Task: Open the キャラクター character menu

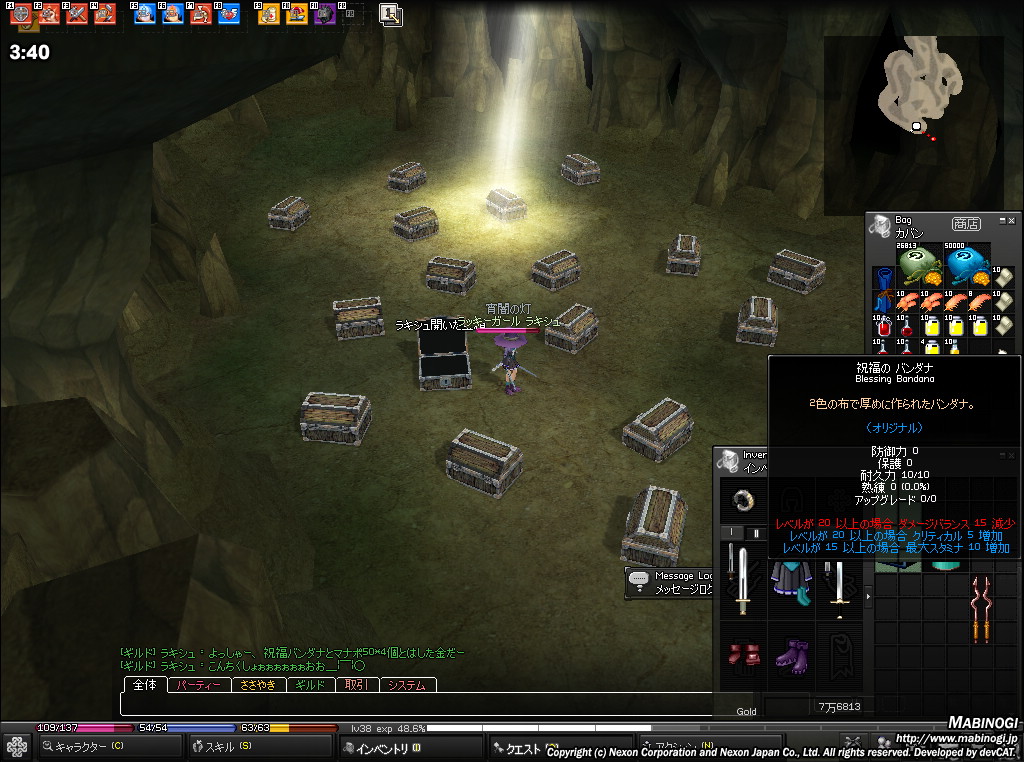Action: tap(85, 747)
